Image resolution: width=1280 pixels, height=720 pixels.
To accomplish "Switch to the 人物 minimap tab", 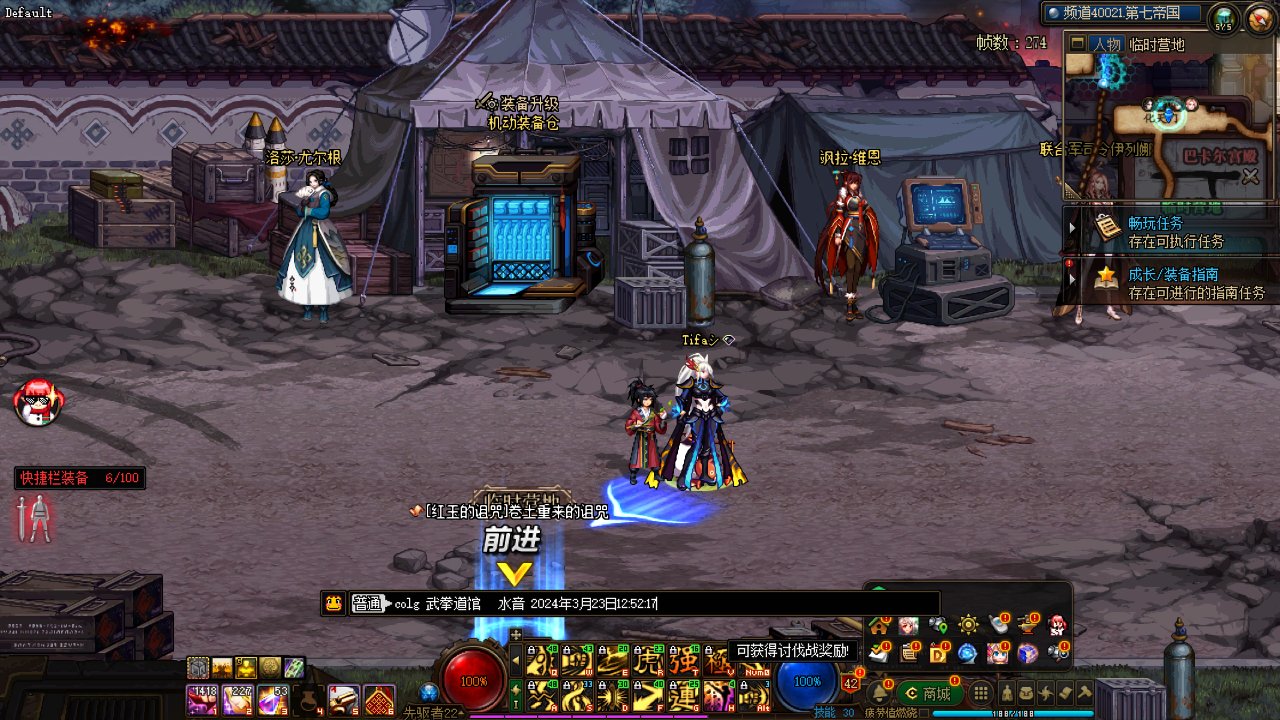I will coord(1106,44).
